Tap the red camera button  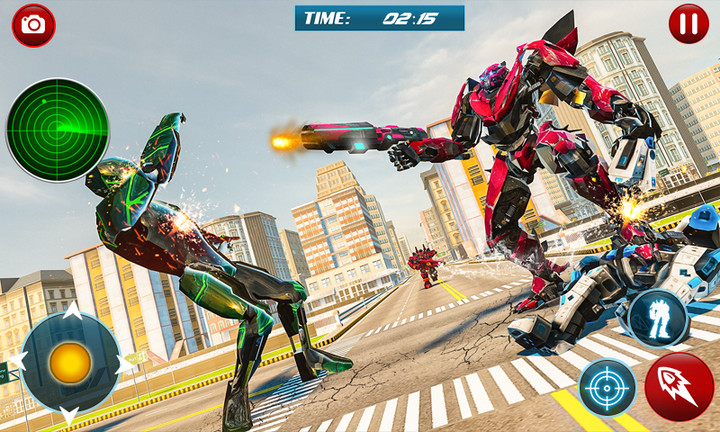(x=33, y=25)
